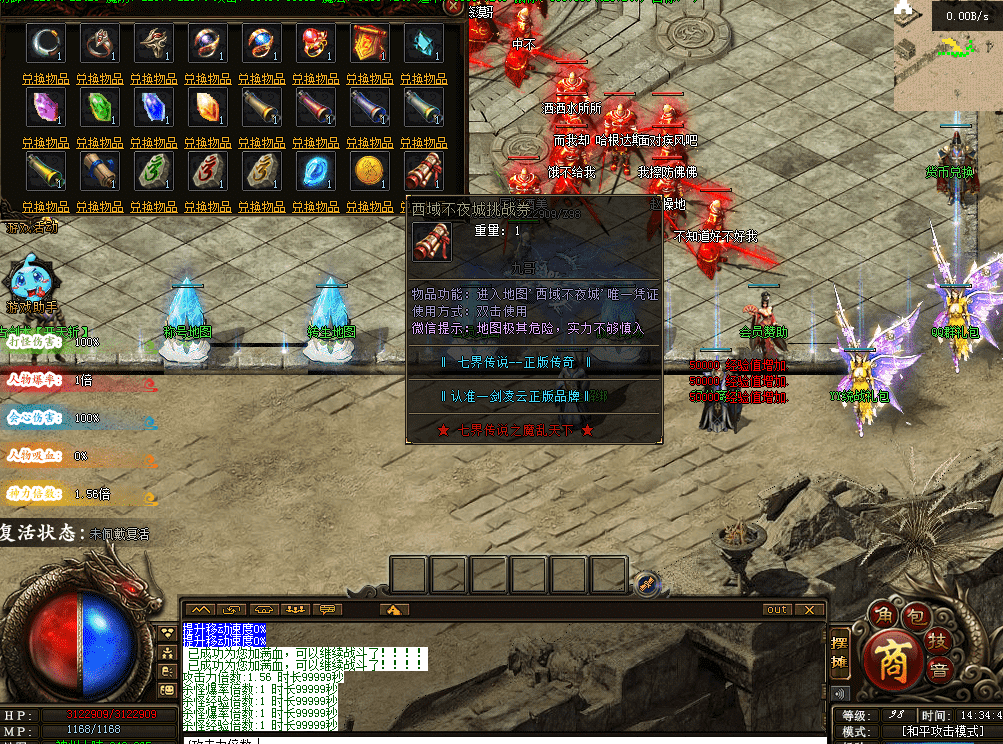1003x744 pixels.
Task: Select the orange gem item
Action: coord(208,107)
